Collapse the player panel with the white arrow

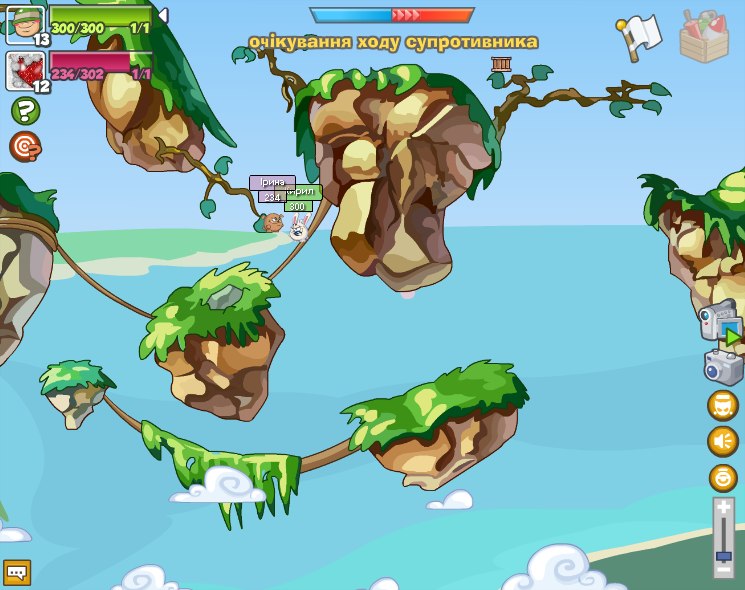(x=162, y=15)
